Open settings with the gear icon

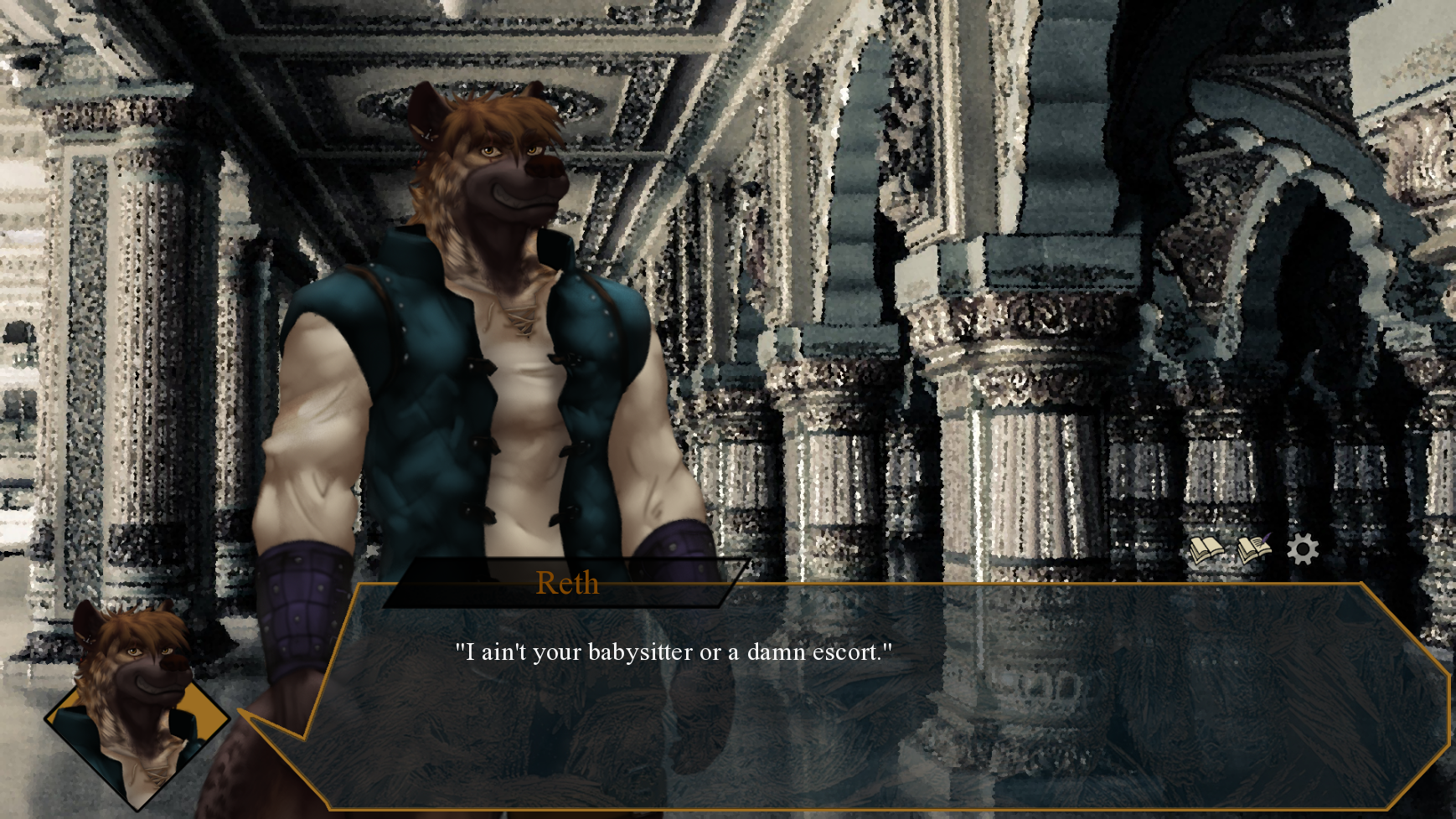(x=1303, y=549)
